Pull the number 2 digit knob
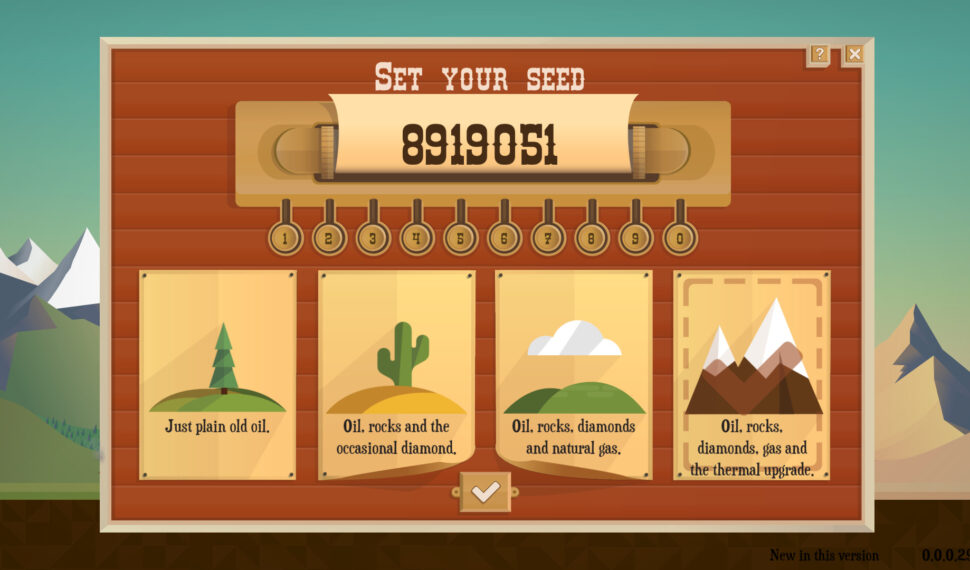The width and height of the screenshot is (970, 570). point(329,238)
